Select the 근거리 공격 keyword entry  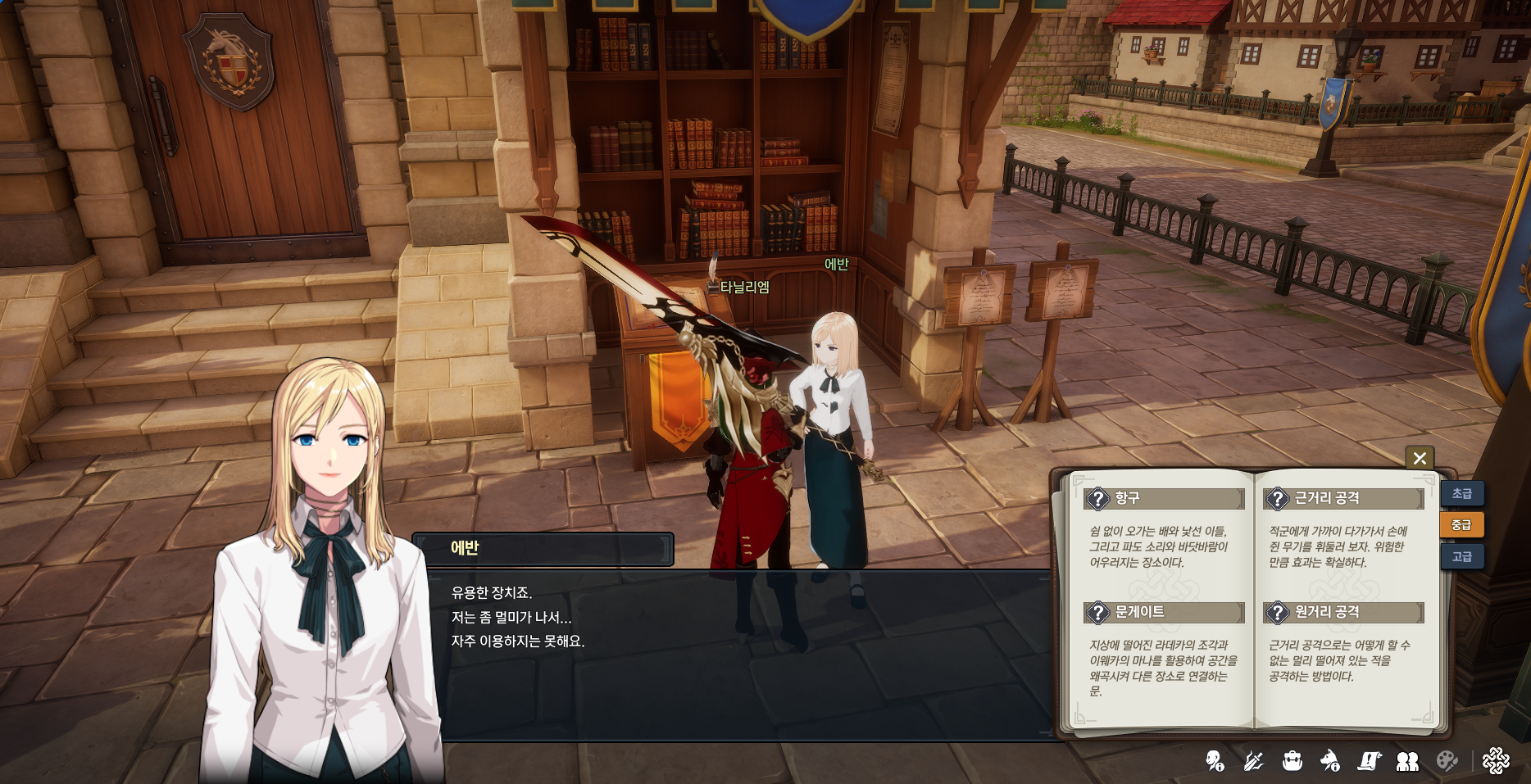tap(1342, 498)
